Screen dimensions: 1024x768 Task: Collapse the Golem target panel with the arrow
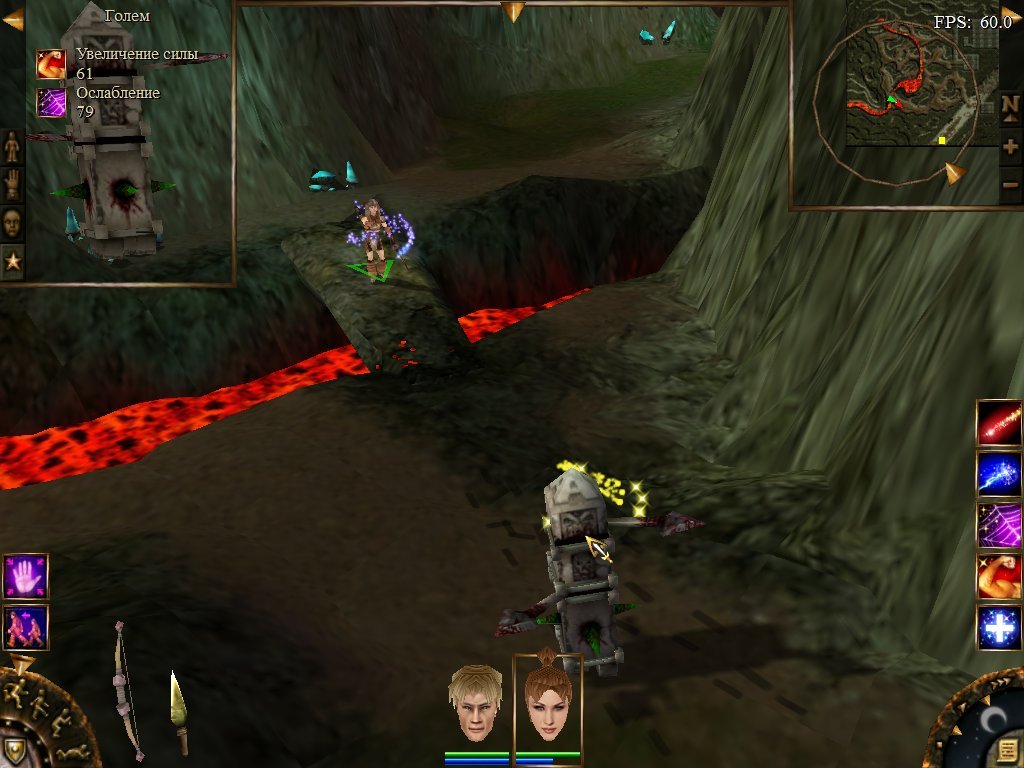[x=13, y=19]
